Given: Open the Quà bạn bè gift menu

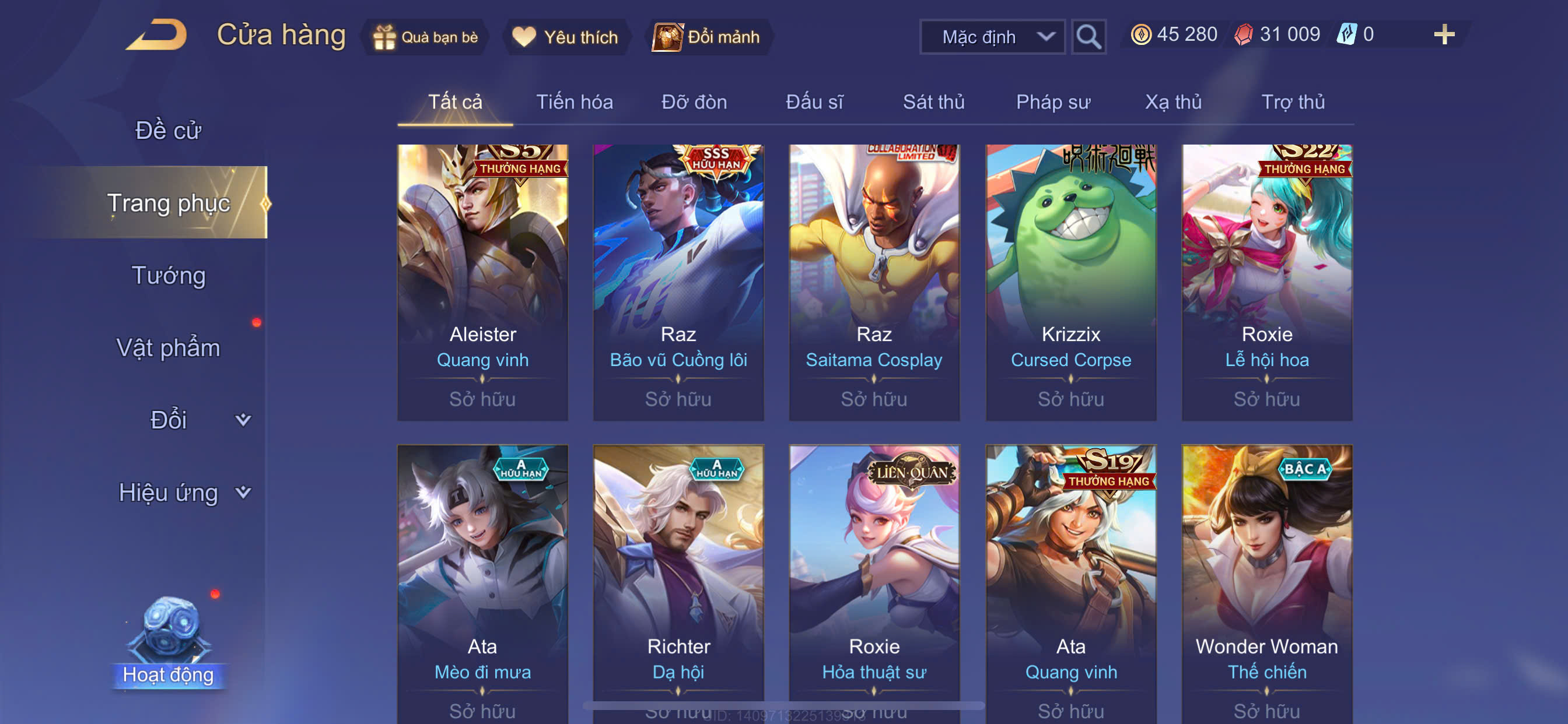Looking at the screenshot, I should click(x=425, y=37).
